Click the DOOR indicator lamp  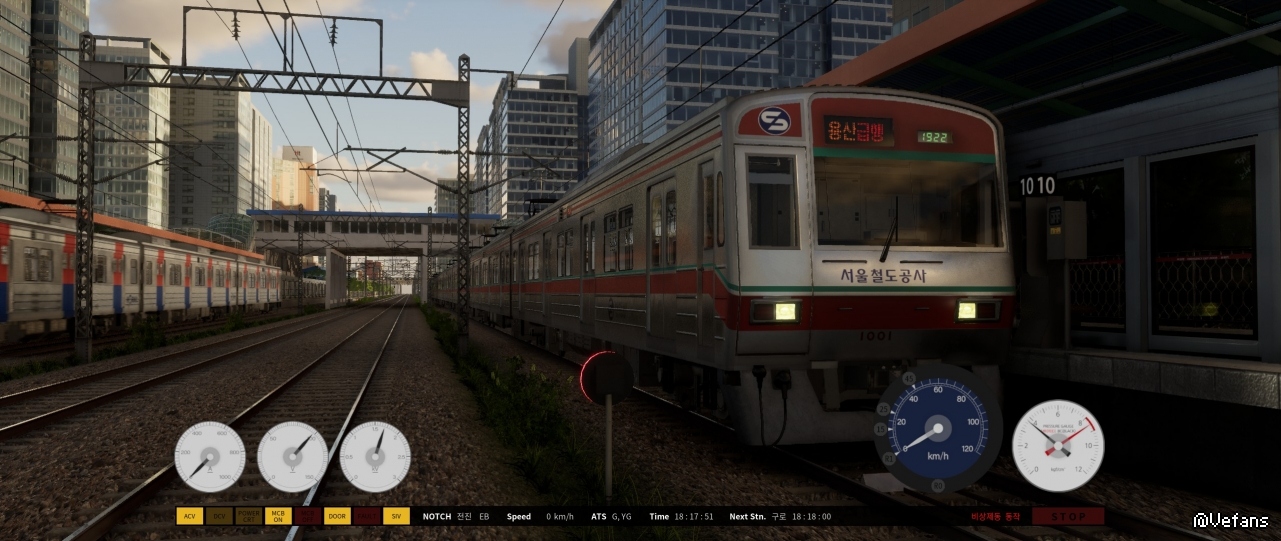click(x=337, y=516)
